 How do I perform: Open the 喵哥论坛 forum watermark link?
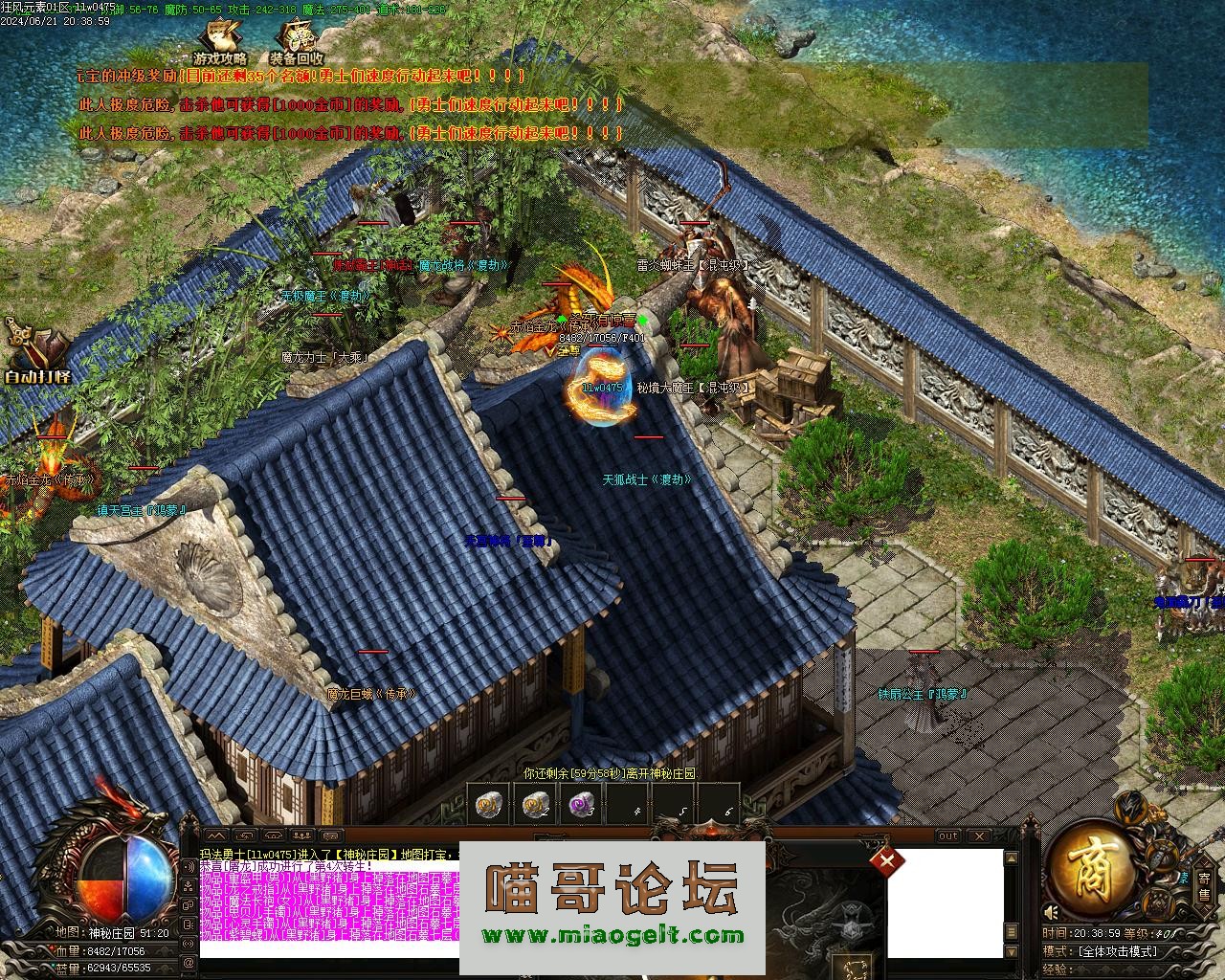pyautogui.click(x=612, y=904)
